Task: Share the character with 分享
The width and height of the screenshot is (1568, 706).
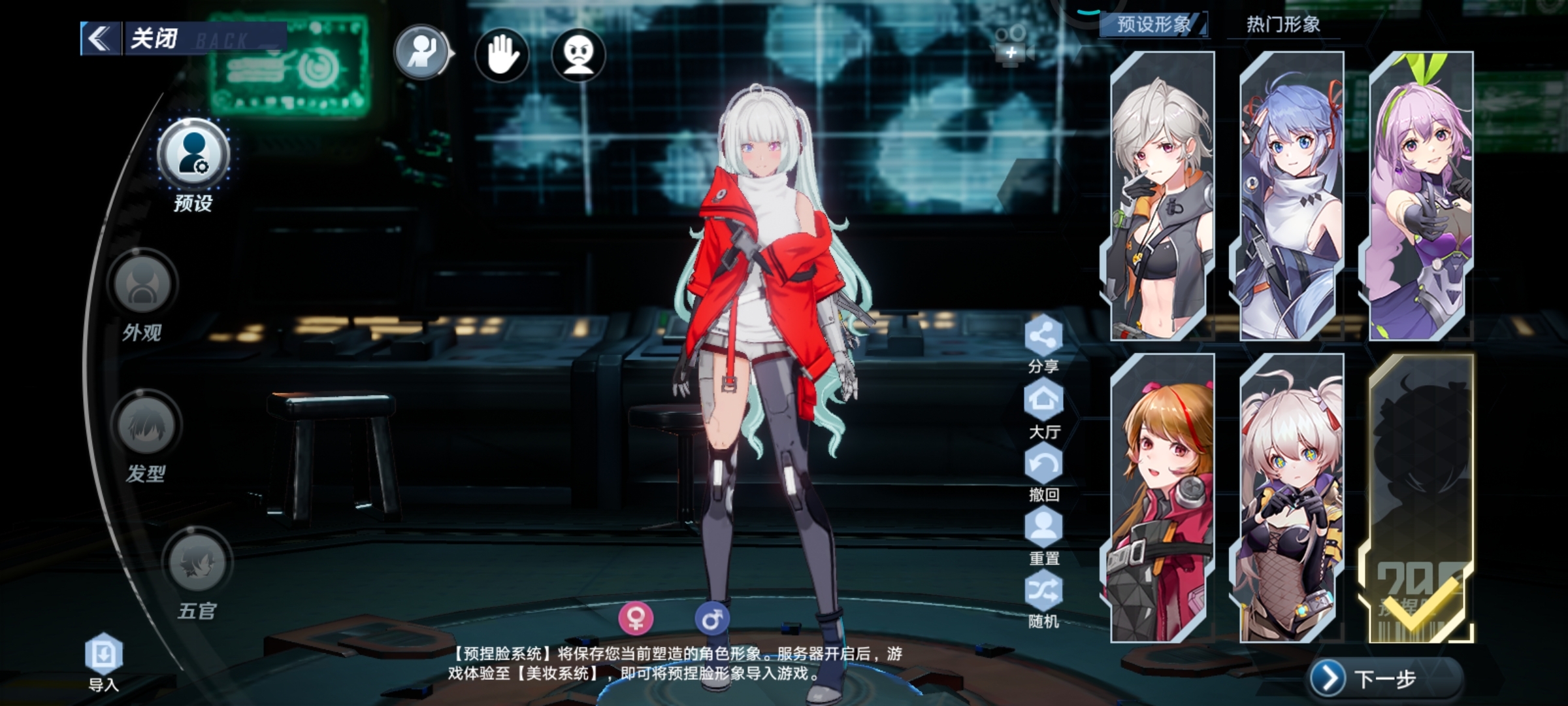Action: pyautogui.click(x=1043, y=338)
